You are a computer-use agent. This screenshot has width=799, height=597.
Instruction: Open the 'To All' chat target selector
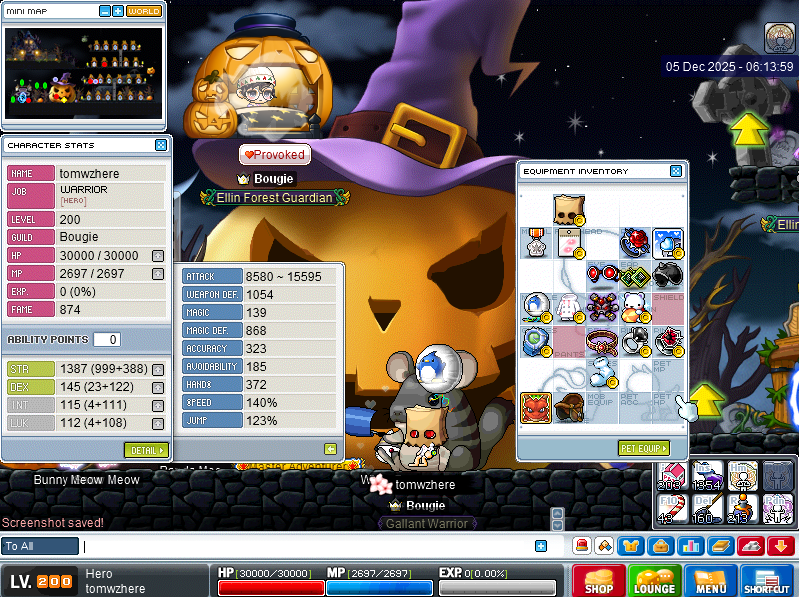point(41,546)
